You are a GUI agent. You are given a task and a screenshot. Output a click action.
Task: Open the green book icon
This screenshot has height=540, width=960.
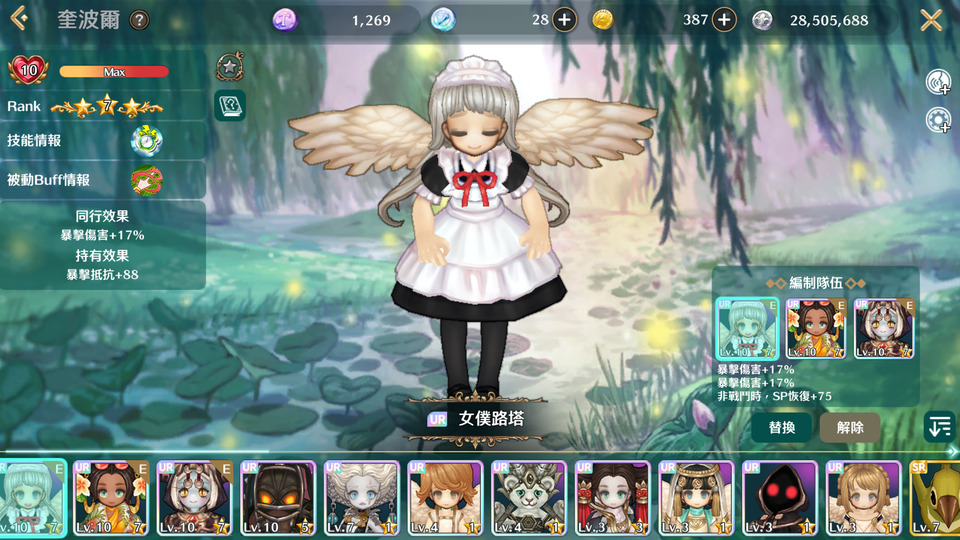pos(230,105)
